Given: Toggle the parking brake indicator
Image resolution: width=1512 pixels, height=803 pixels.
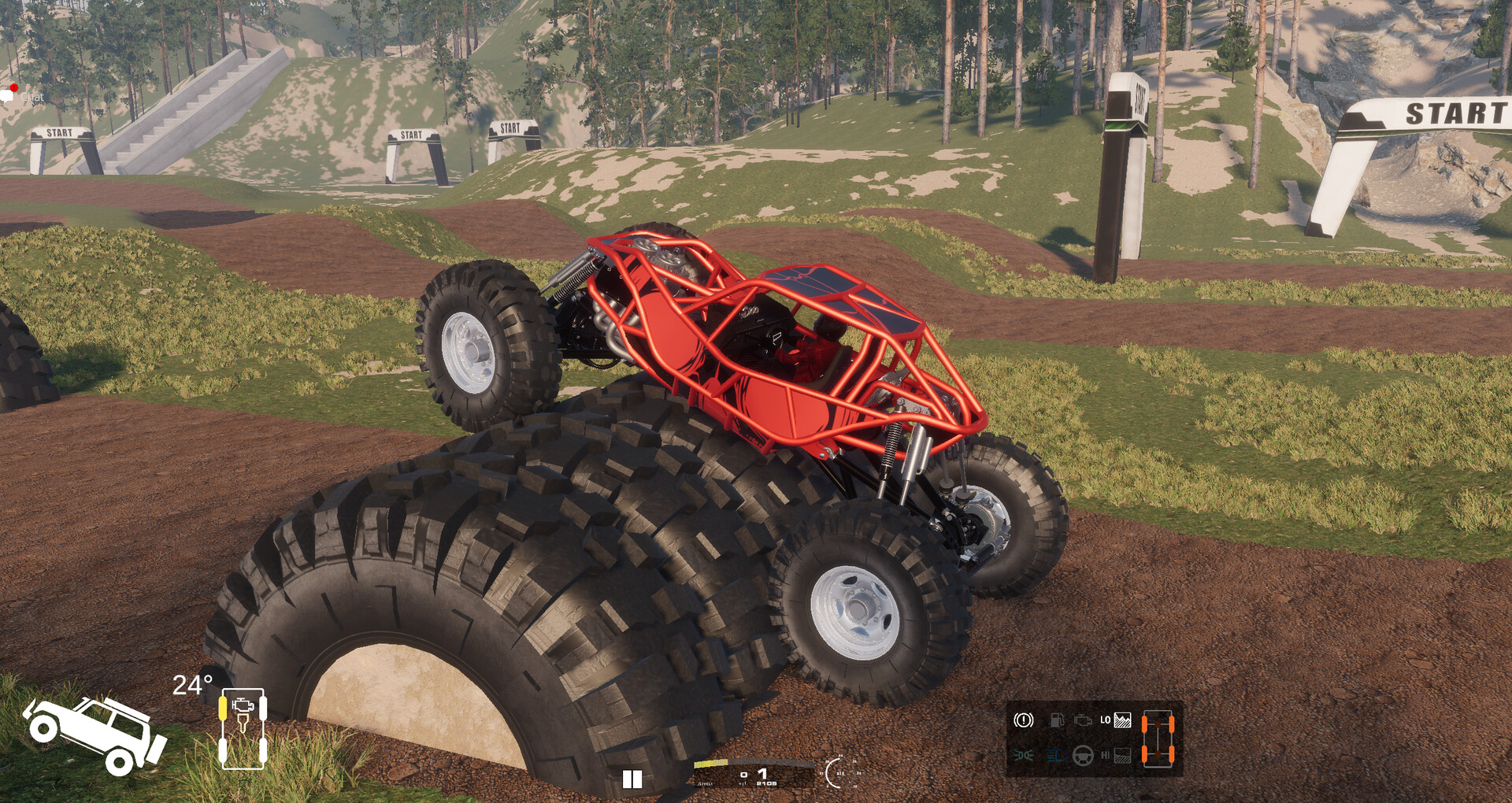Looking at the screenshot, I should (1023, 720).
